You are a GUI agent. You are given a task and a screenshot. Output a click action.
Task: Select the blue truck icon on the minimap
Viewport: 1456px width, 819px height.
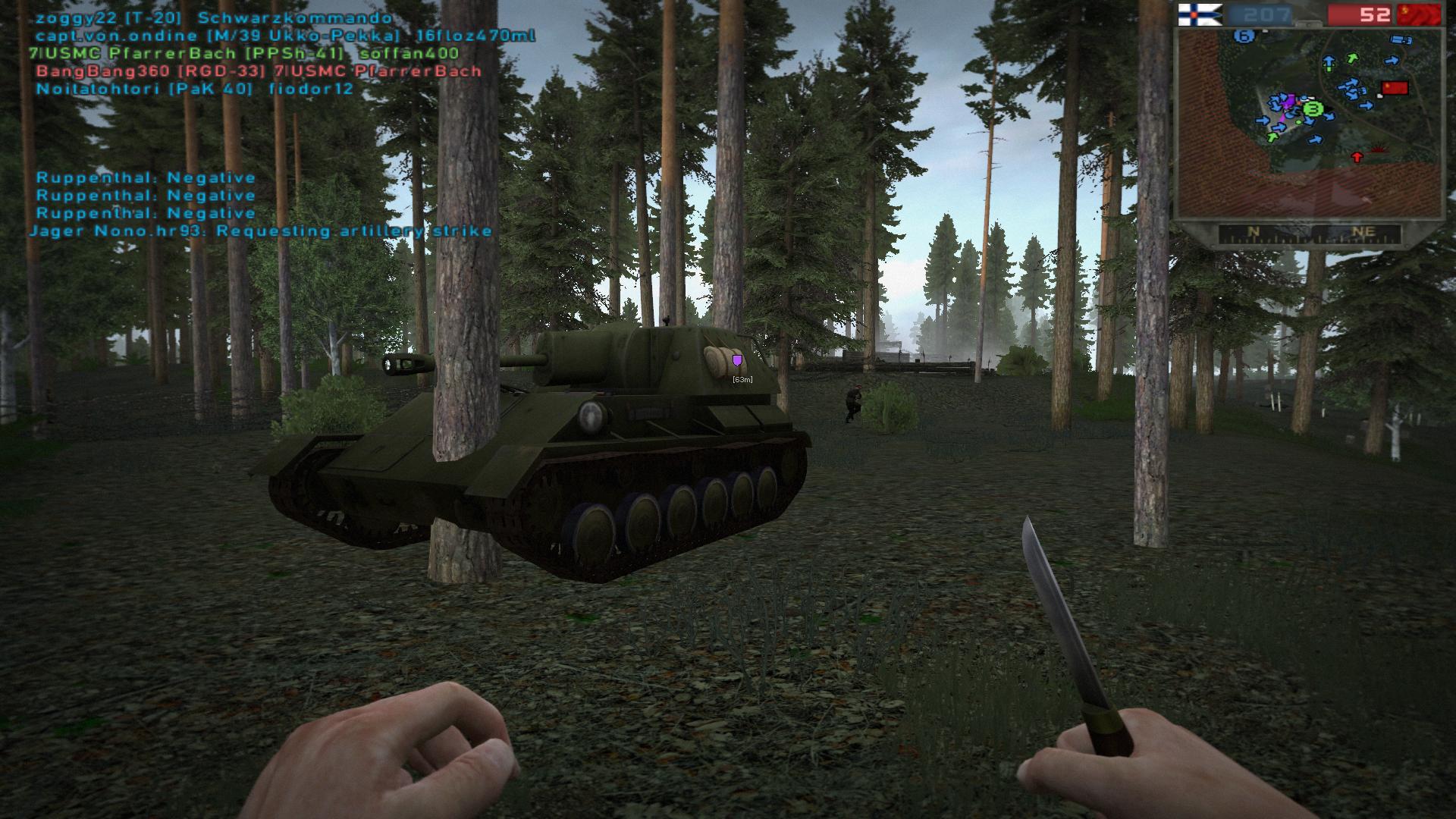tap(1399, 40)
